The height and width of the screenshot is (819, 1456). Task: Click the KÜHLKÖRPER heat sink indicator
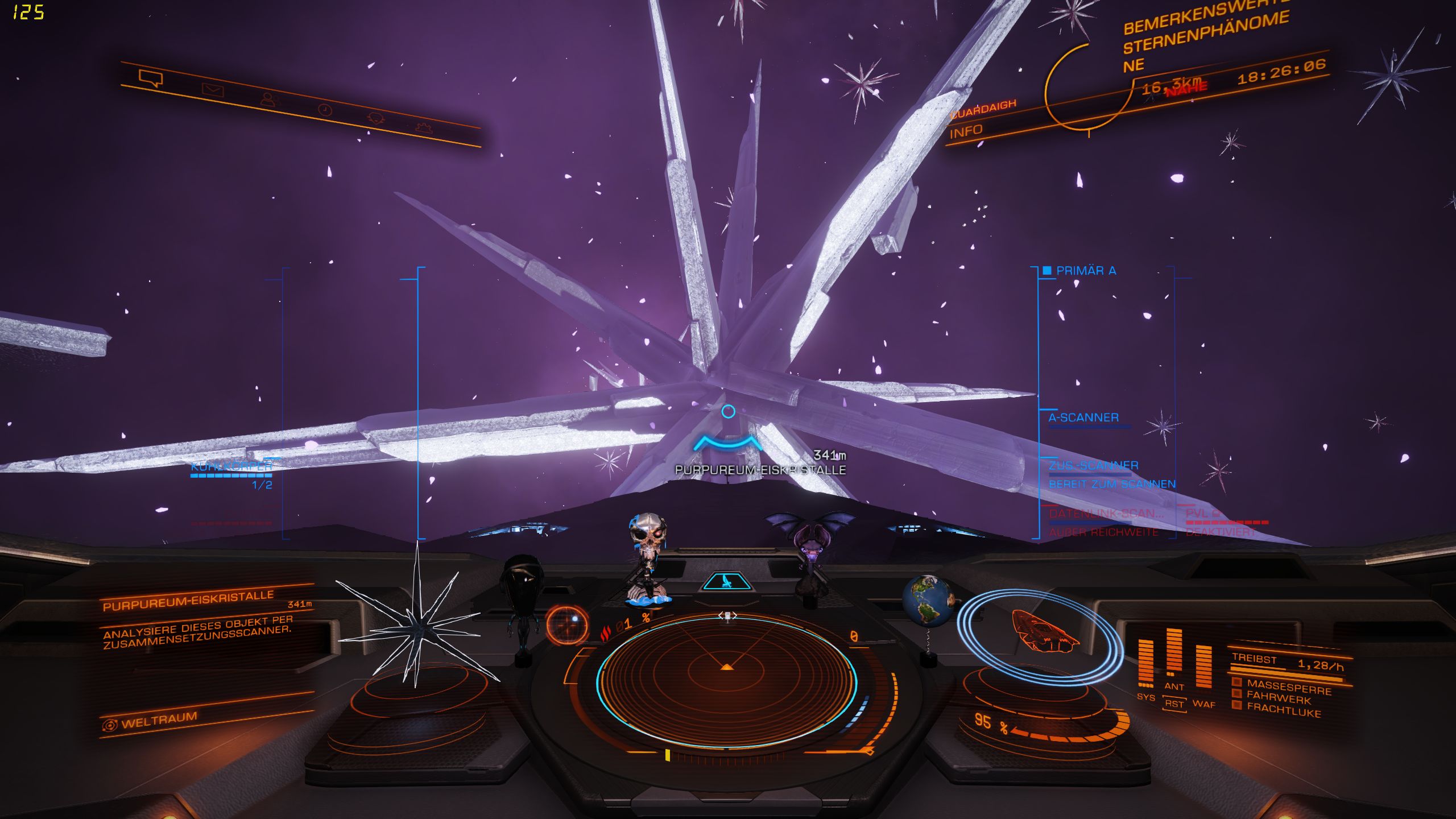pos(231,468)
